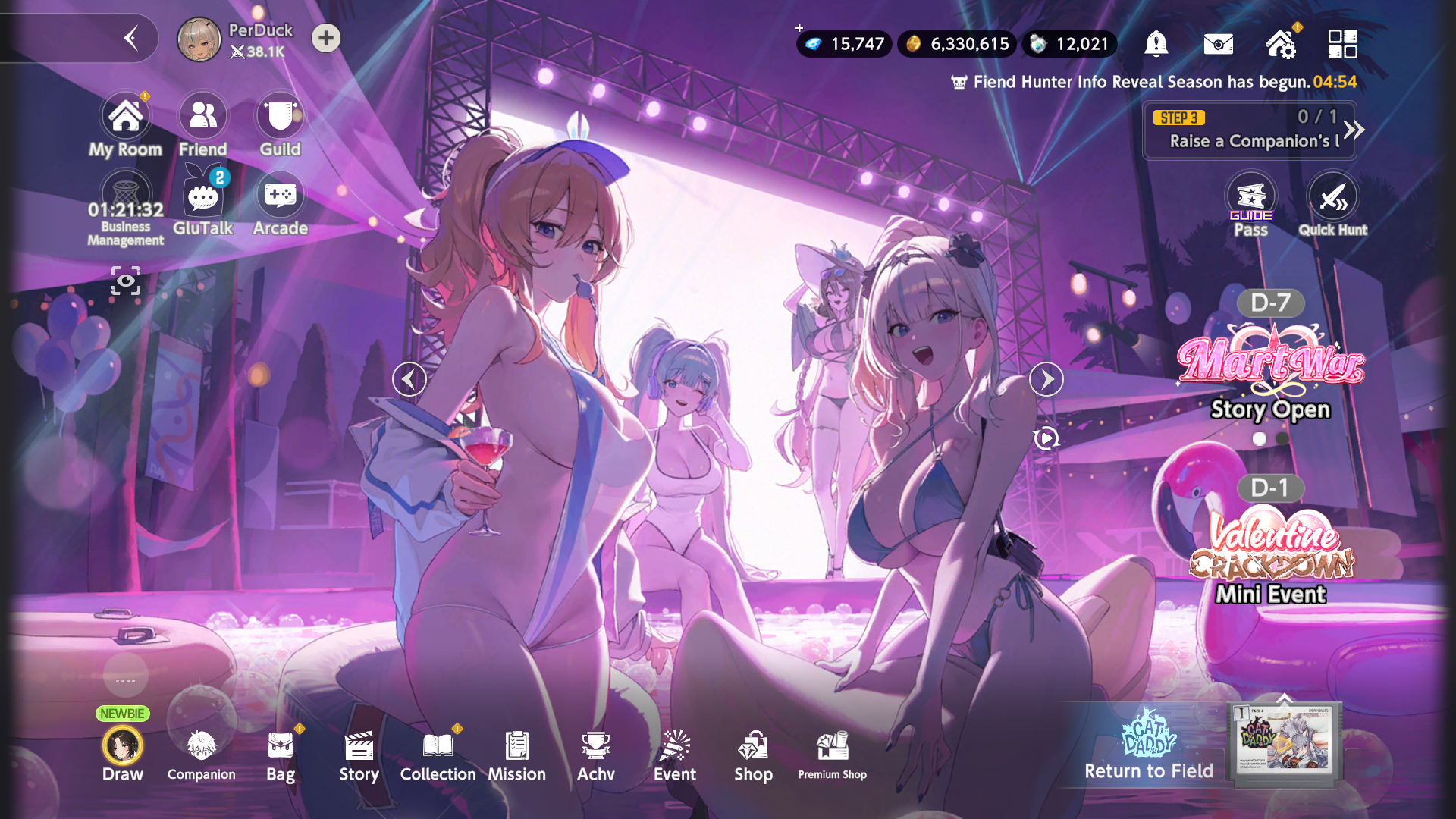The image size is (1456, 819).
Task: Show notifications with the bell icon
Action: [x=1156, y=44]
